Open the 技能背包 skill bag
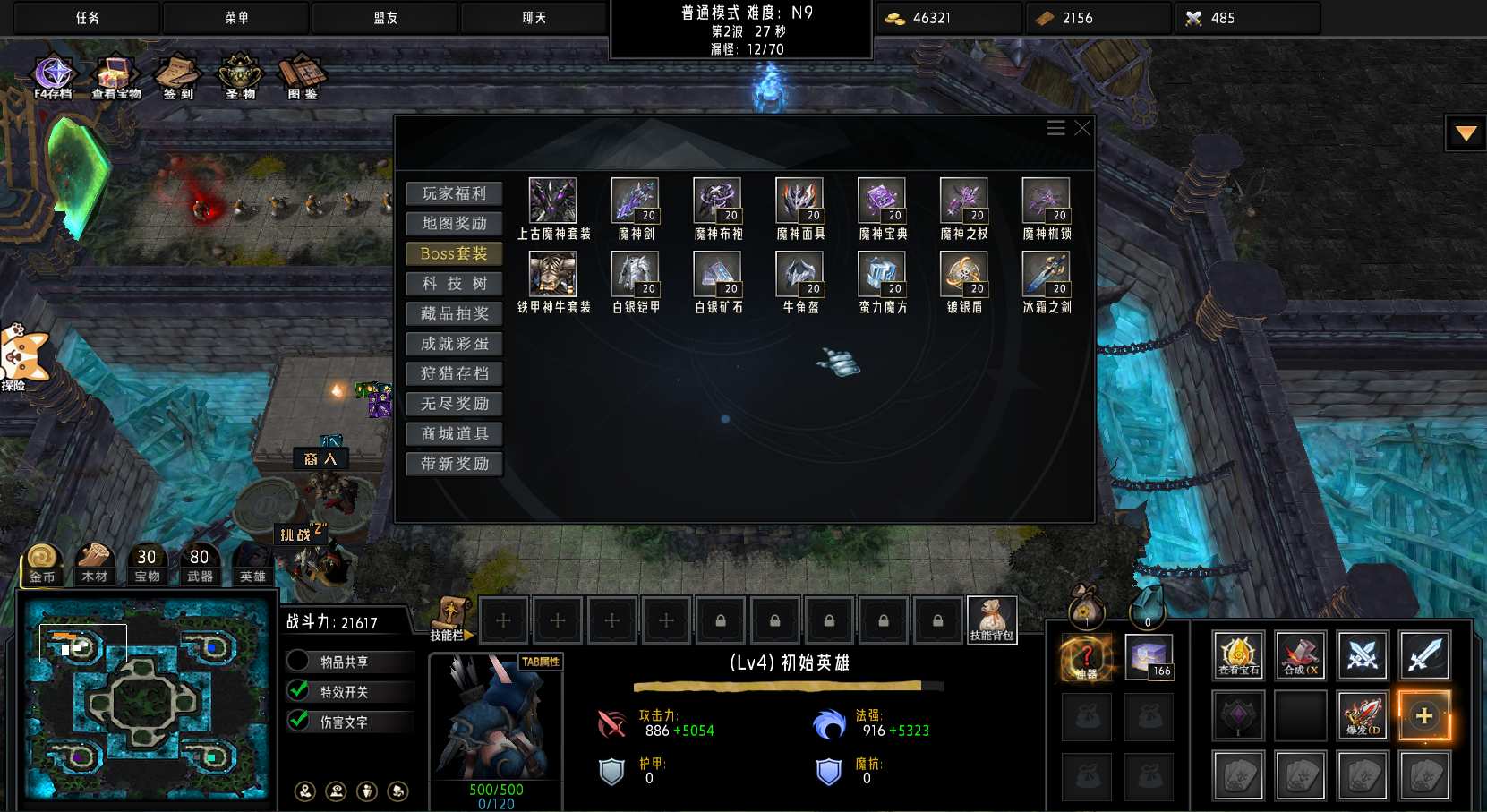 pyautogui.click(x=991, y=620)
